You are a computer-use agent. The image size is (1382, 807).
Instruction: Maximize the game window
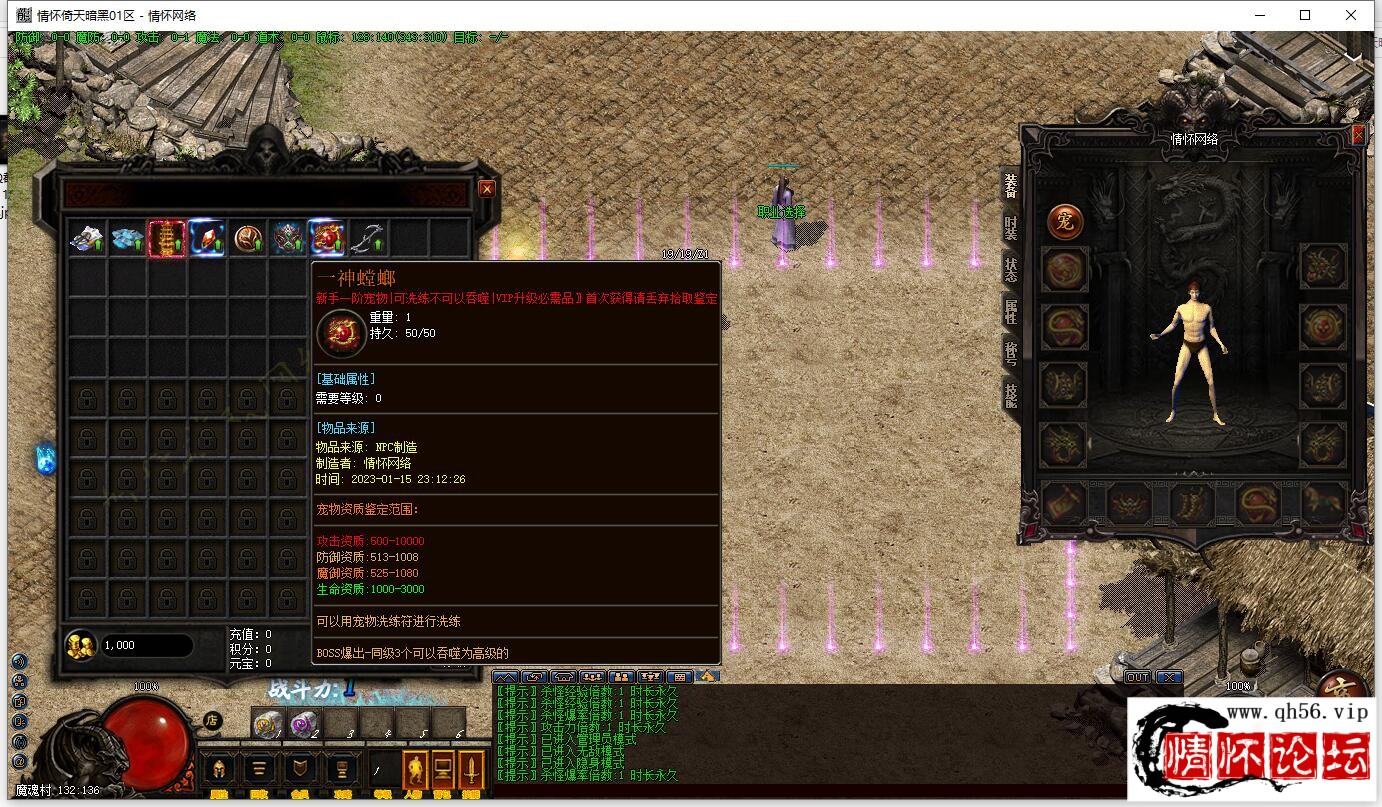pyautogui.click(x=1305, y=15)
